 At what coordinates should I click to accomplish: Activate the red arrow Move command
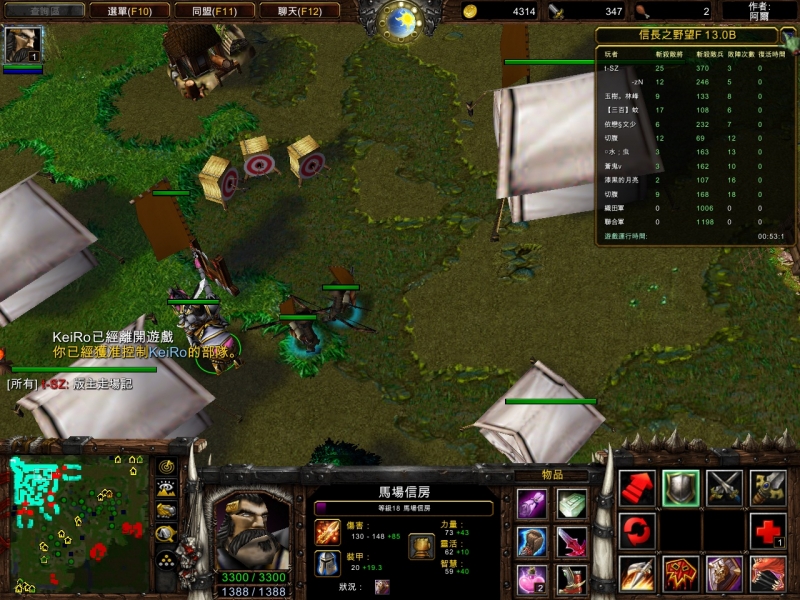click(x=637, y=487)
